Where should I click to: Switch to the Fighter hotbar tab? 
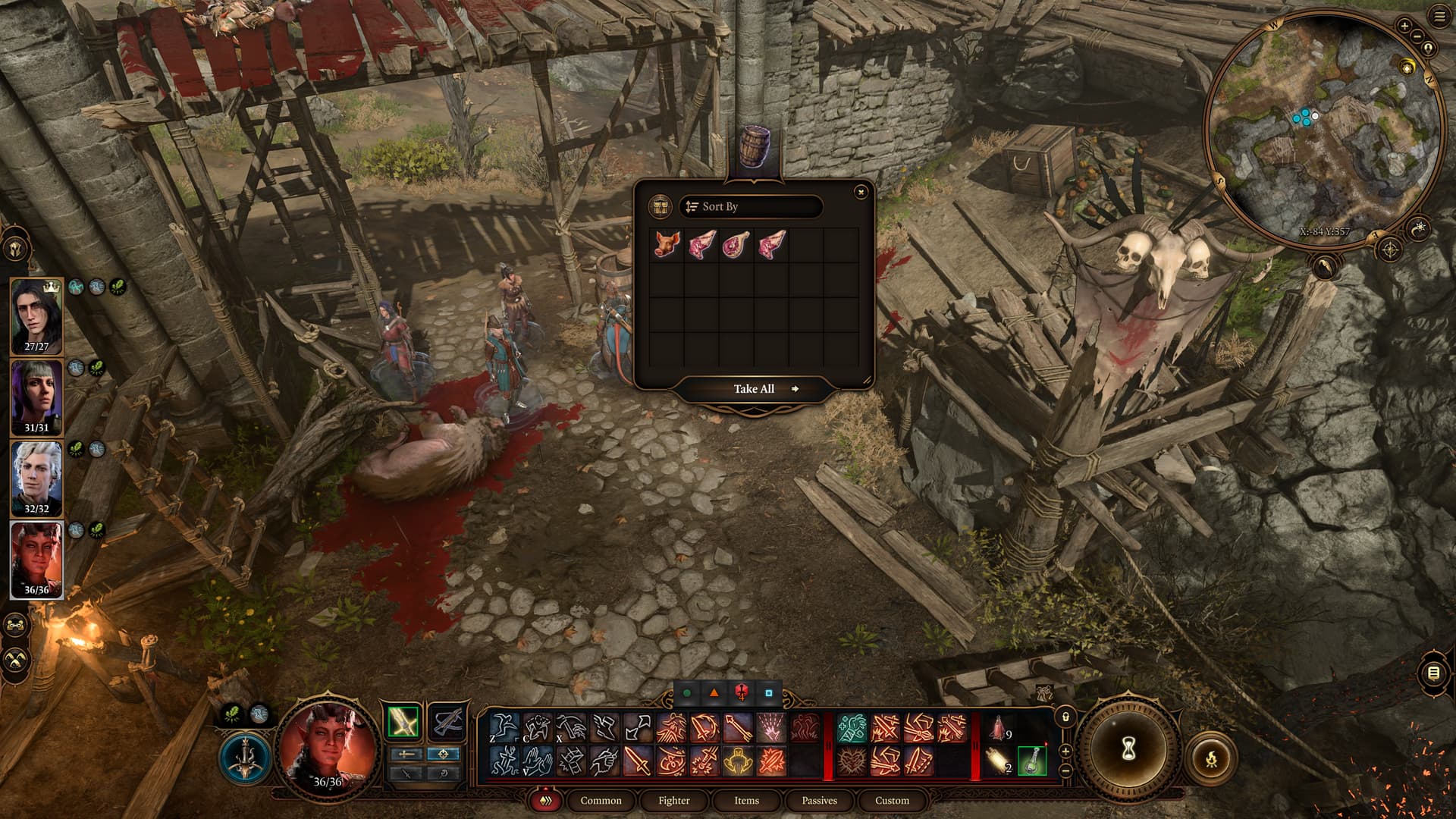click(673, 800)
